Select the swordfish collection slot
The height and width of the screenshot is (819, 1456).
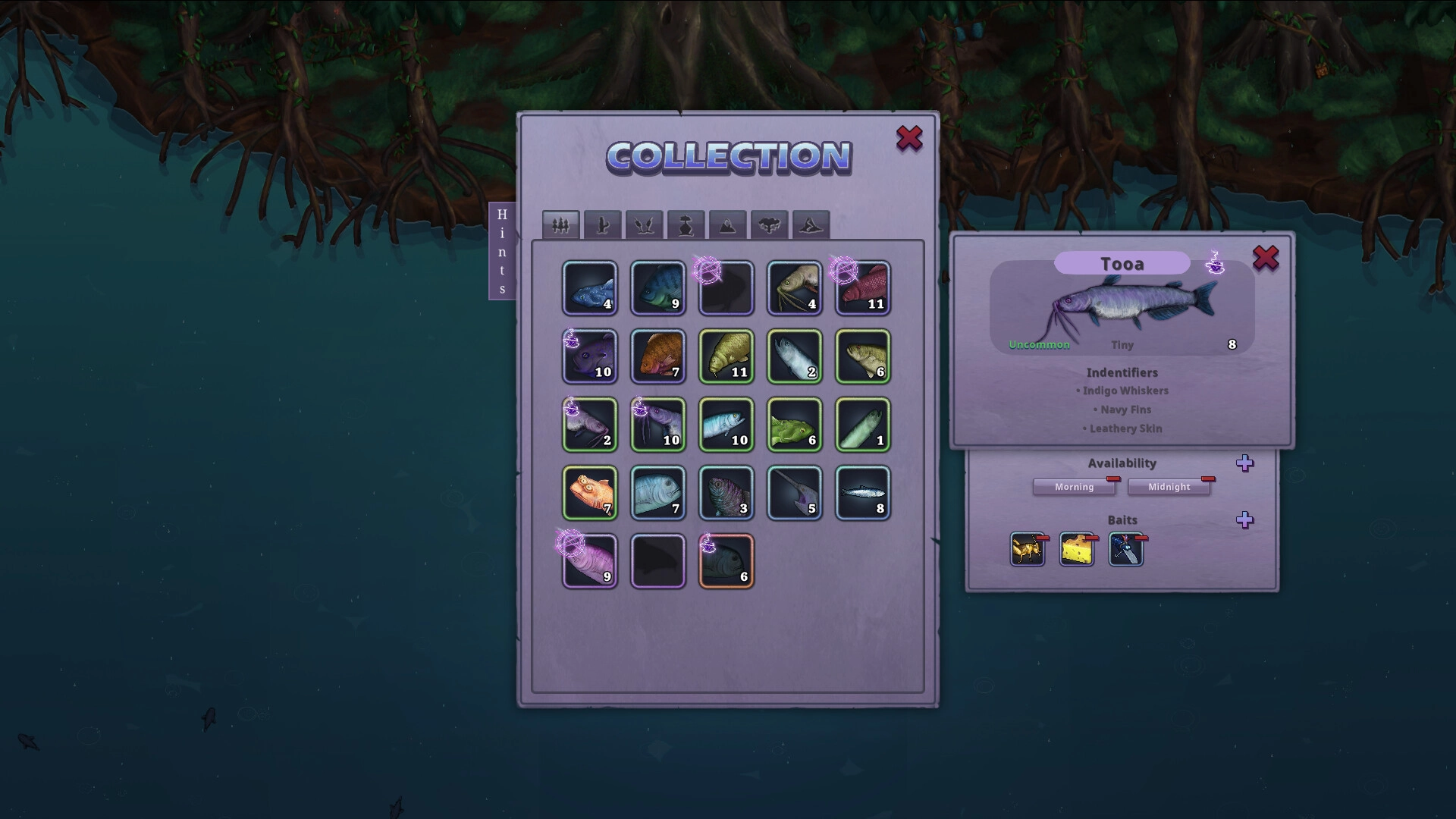pos(795,493)
